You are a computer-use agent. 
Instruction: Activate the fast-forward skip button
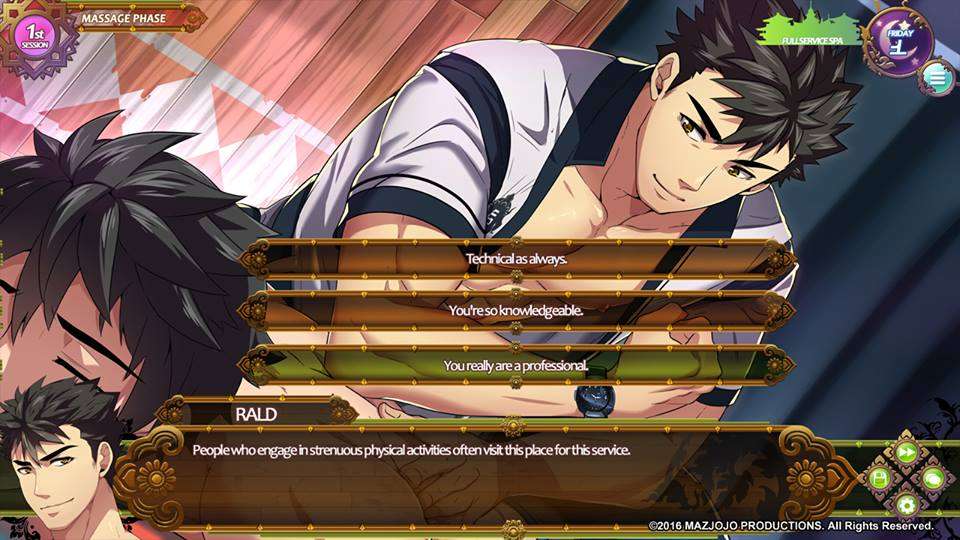(x=907, y=452)
